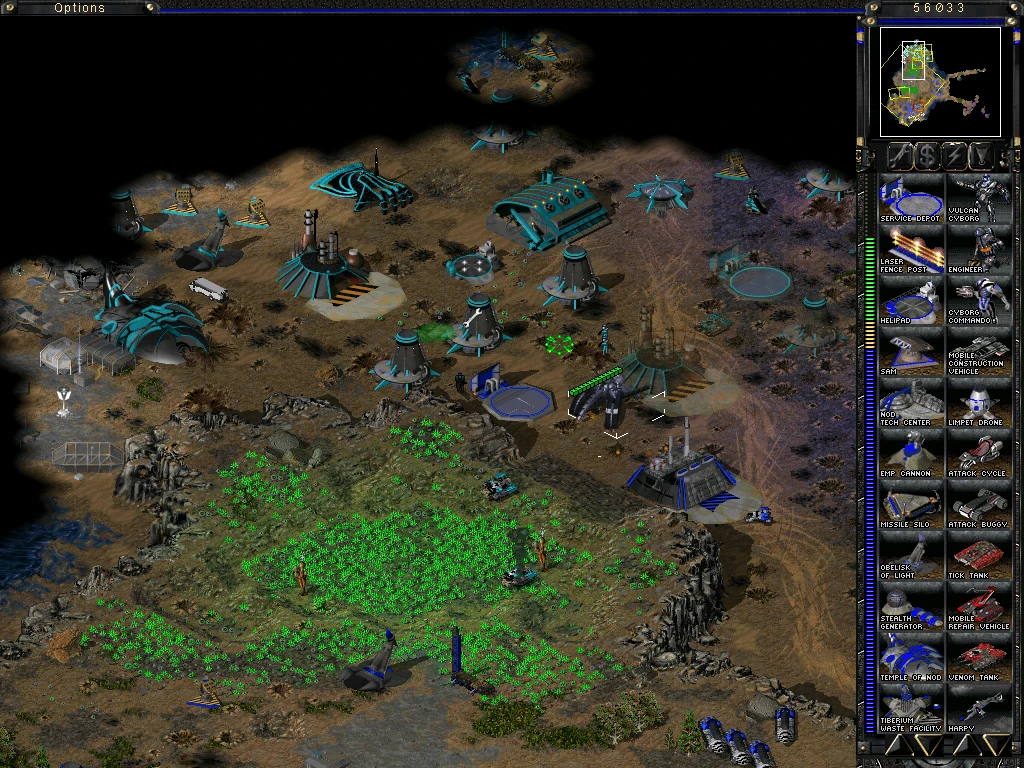Activate the dollar-sign sell button
The width and height of the screenshot is (1024, 768).
click(x=928, y=155)
